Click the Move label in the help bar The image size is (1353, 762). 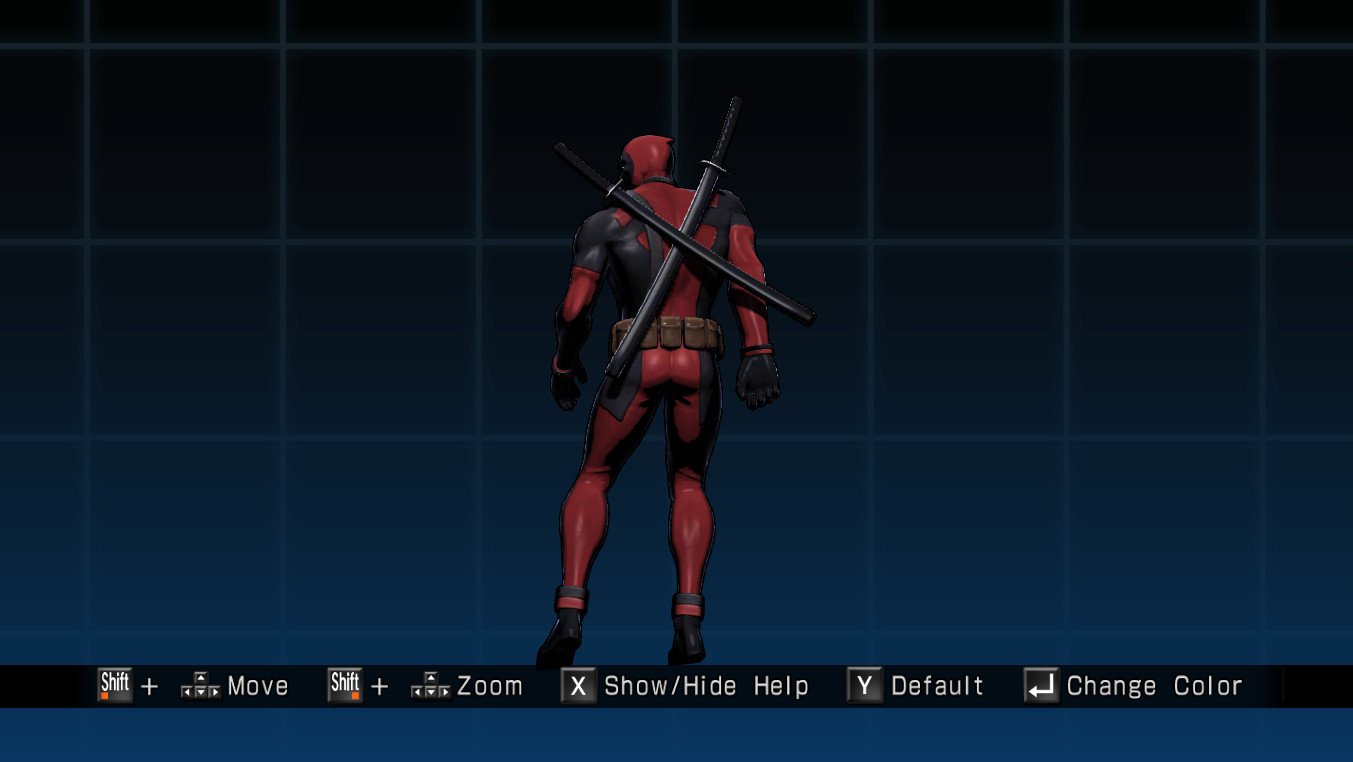(x=255, y=686)
